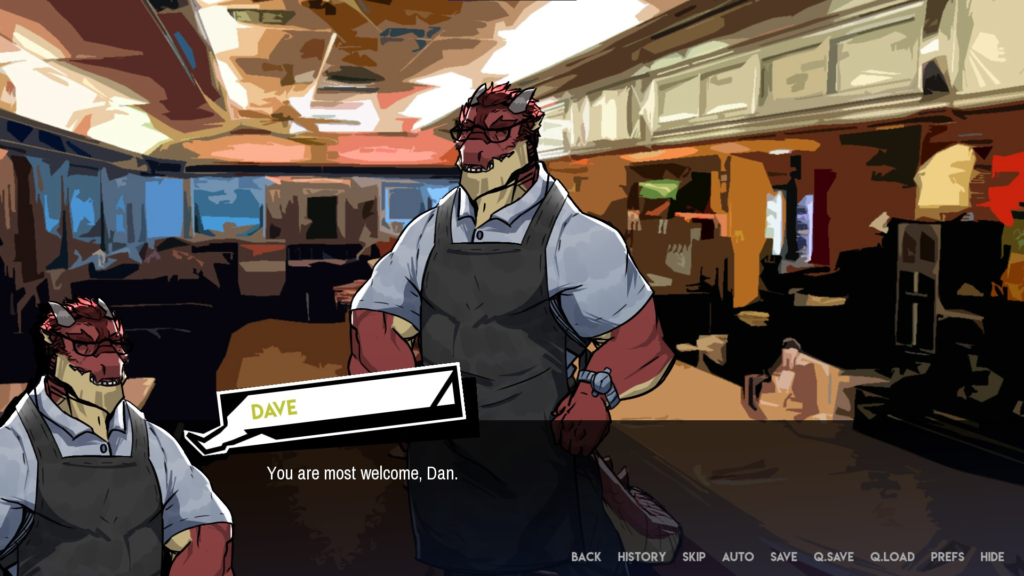Open the dialogue History log

click(x=641, y=557)
